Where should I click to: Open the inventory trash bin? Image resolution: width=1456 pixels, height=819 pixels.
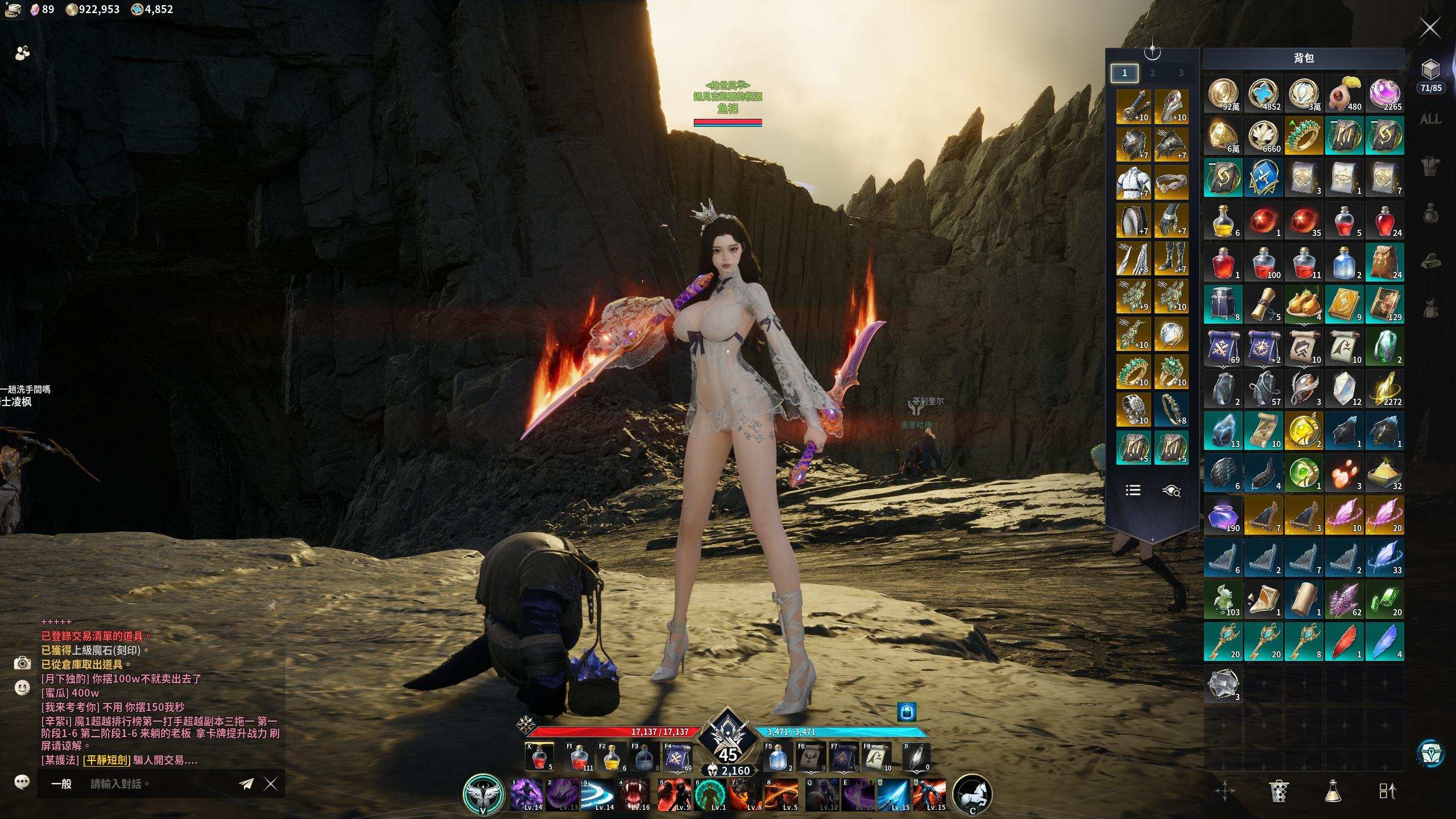(1278, 791)
